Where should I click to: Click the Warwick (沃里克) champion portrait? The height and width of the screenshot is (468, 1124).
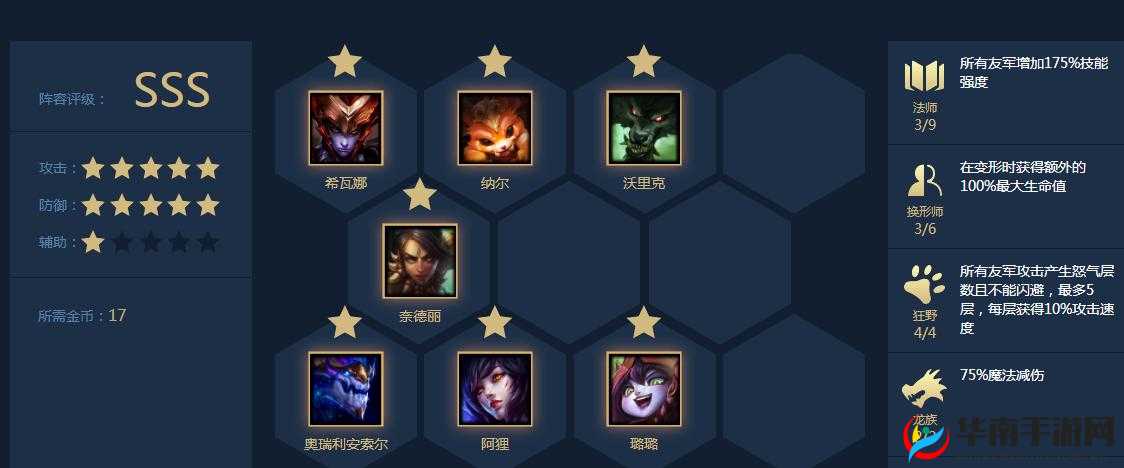644,128
